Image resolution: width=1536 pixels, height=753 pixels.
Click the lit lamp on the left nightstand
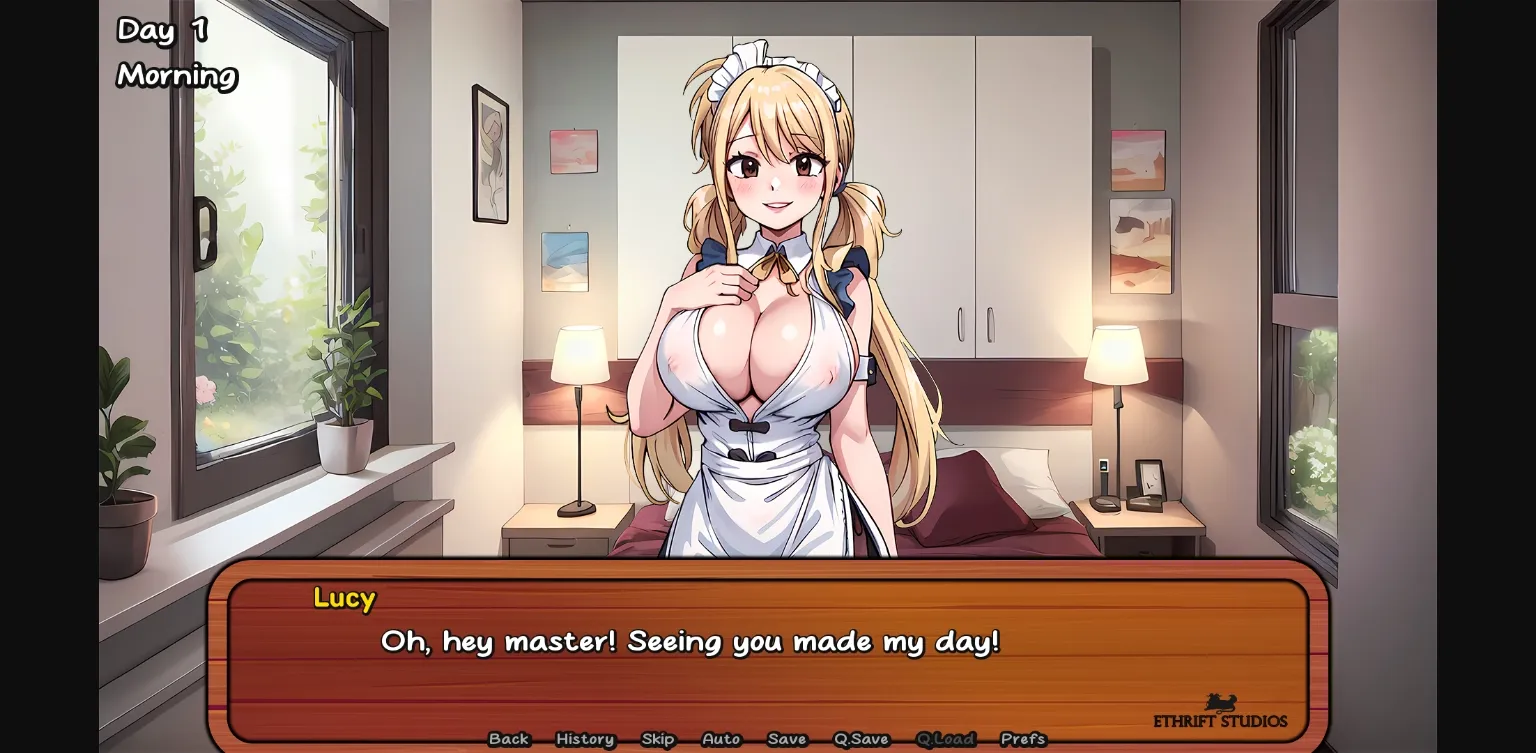pyautogui.click(x=581, y=355)
